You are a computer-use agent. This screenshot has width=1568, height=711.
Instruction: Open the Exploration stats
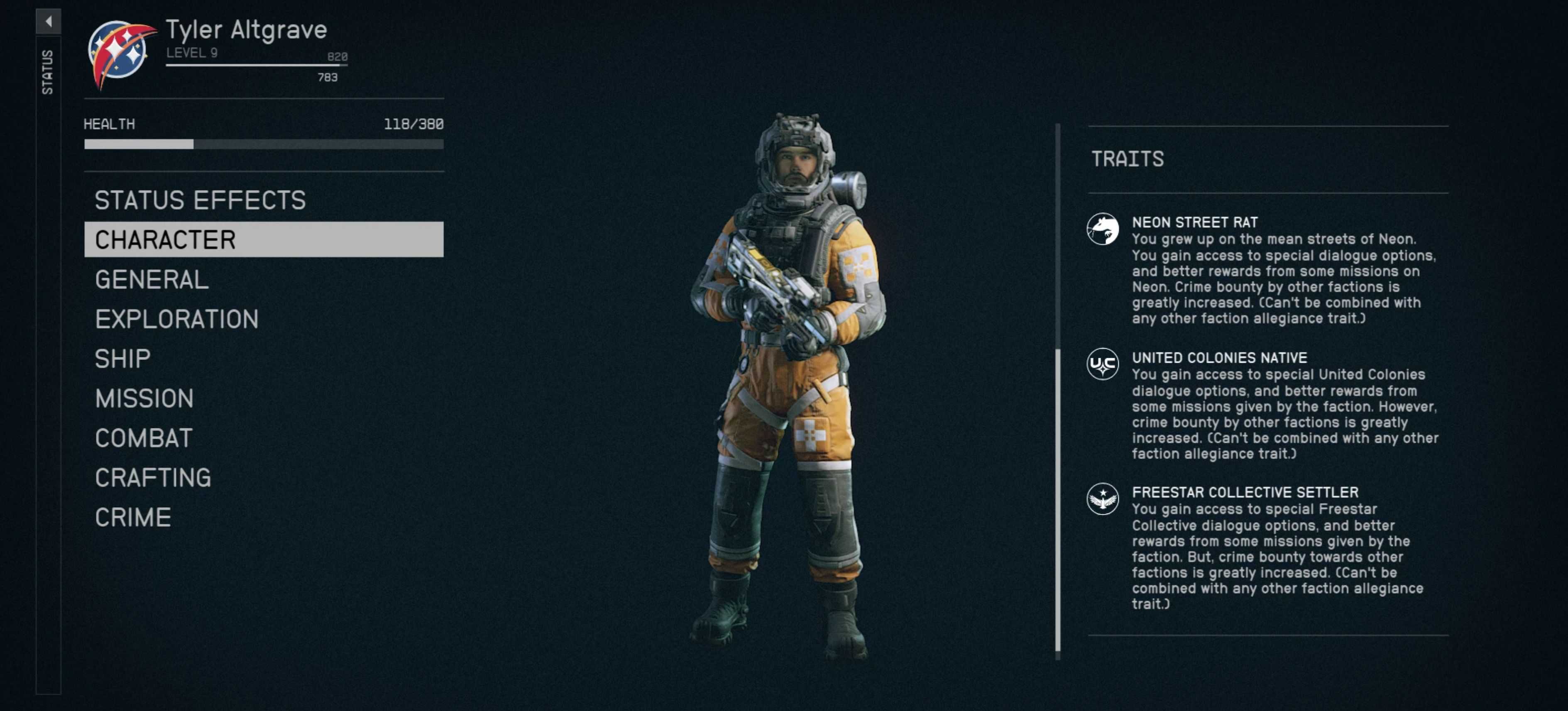[176, 319]
